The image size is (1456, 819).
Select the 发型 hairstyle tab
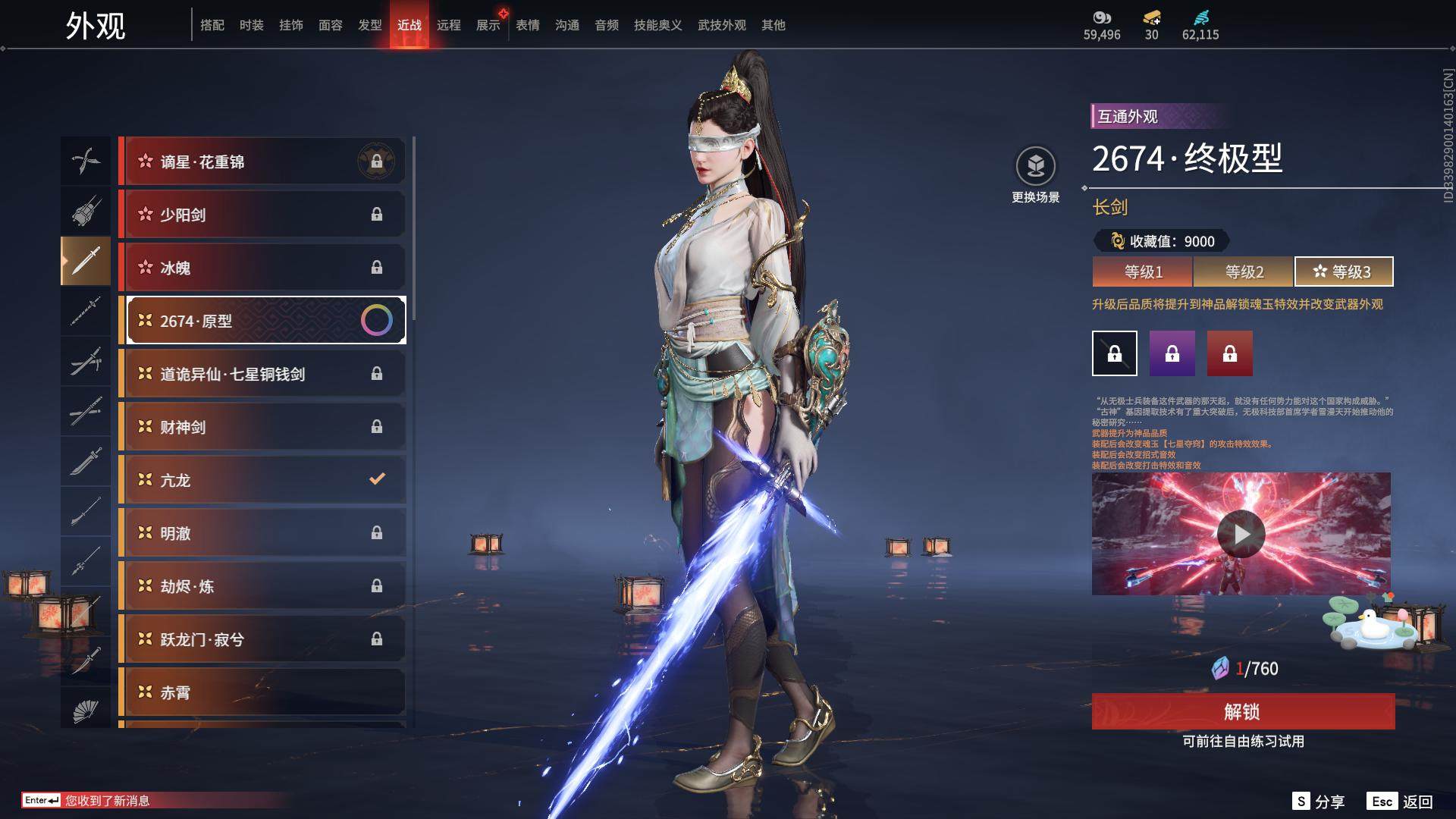coord(369,25)
